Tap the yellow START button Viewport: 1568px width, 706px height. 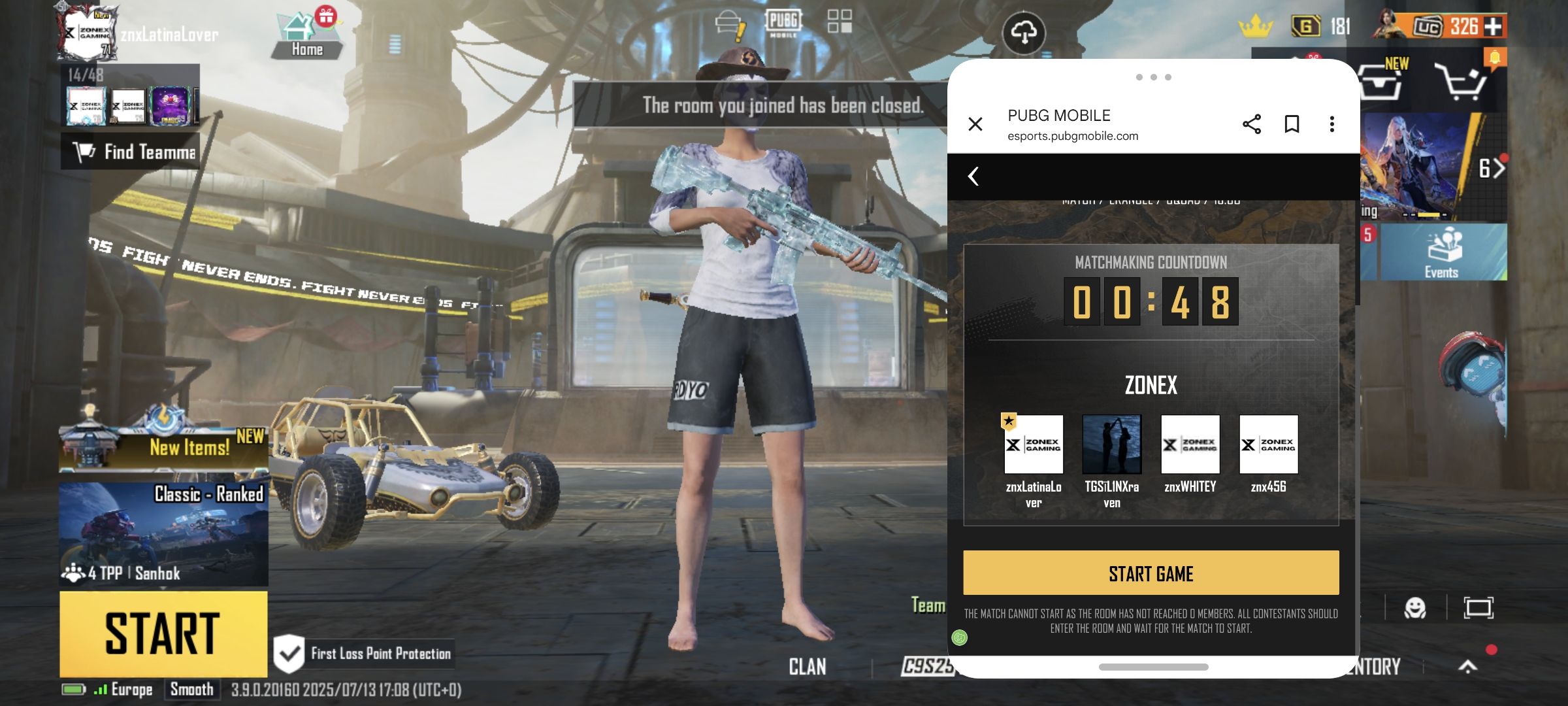pos(163,633)
